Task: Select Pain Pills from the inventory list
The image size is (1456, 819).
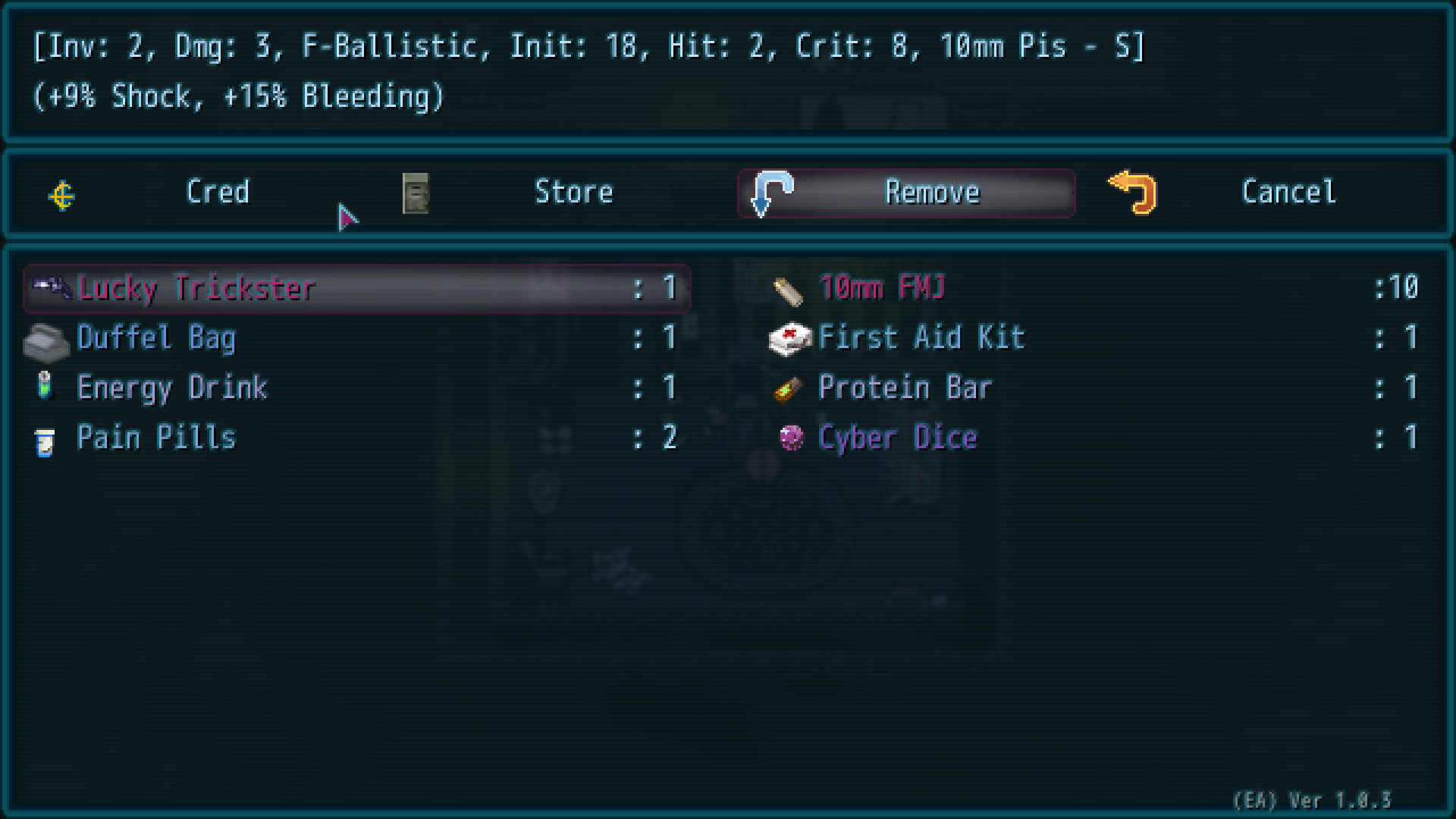Action: (x=156, y=438)
